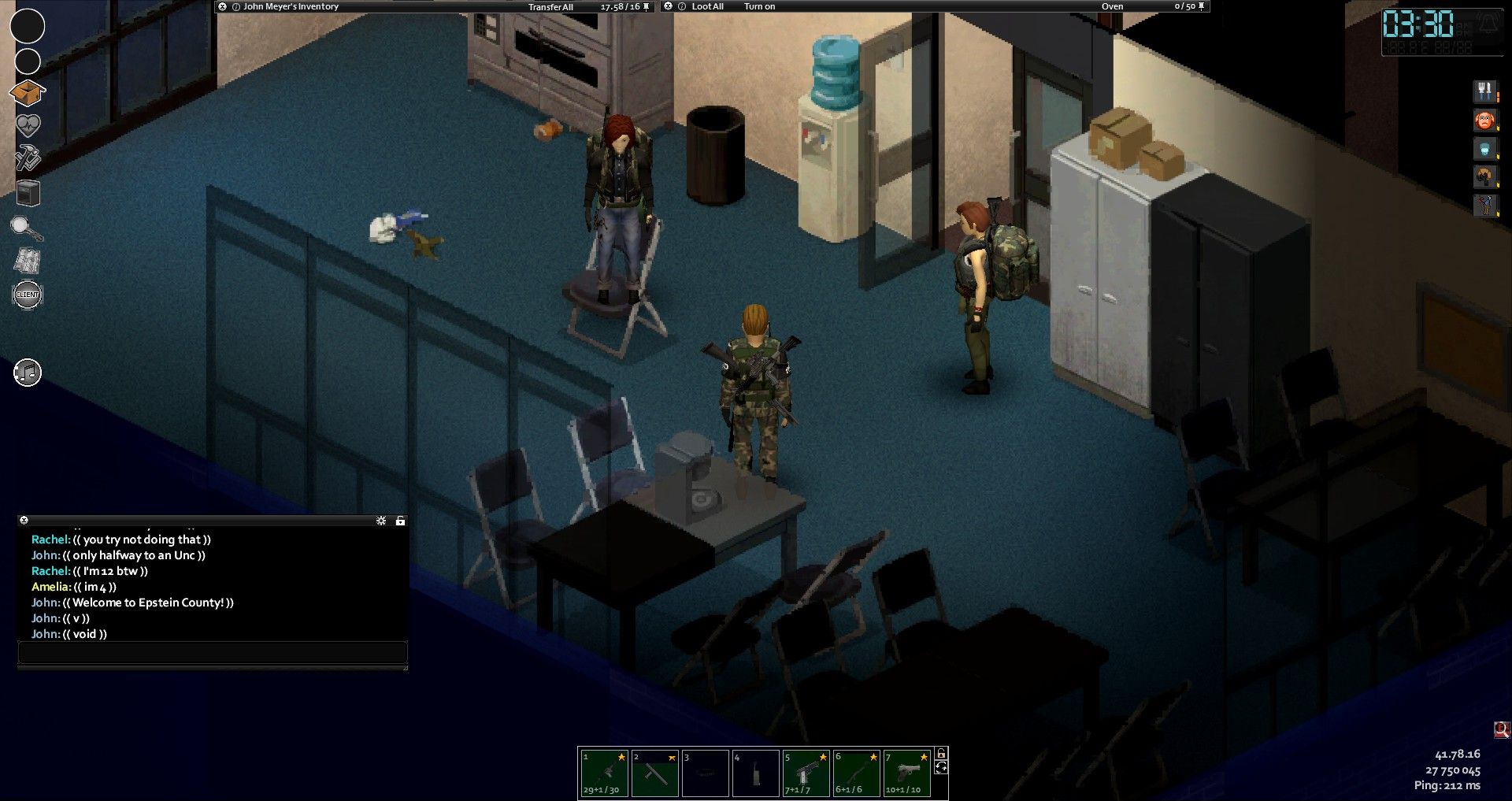The height and width of the screenshot is (801, 1512).
Task: Turn on the oven
Action: [759, 6]
